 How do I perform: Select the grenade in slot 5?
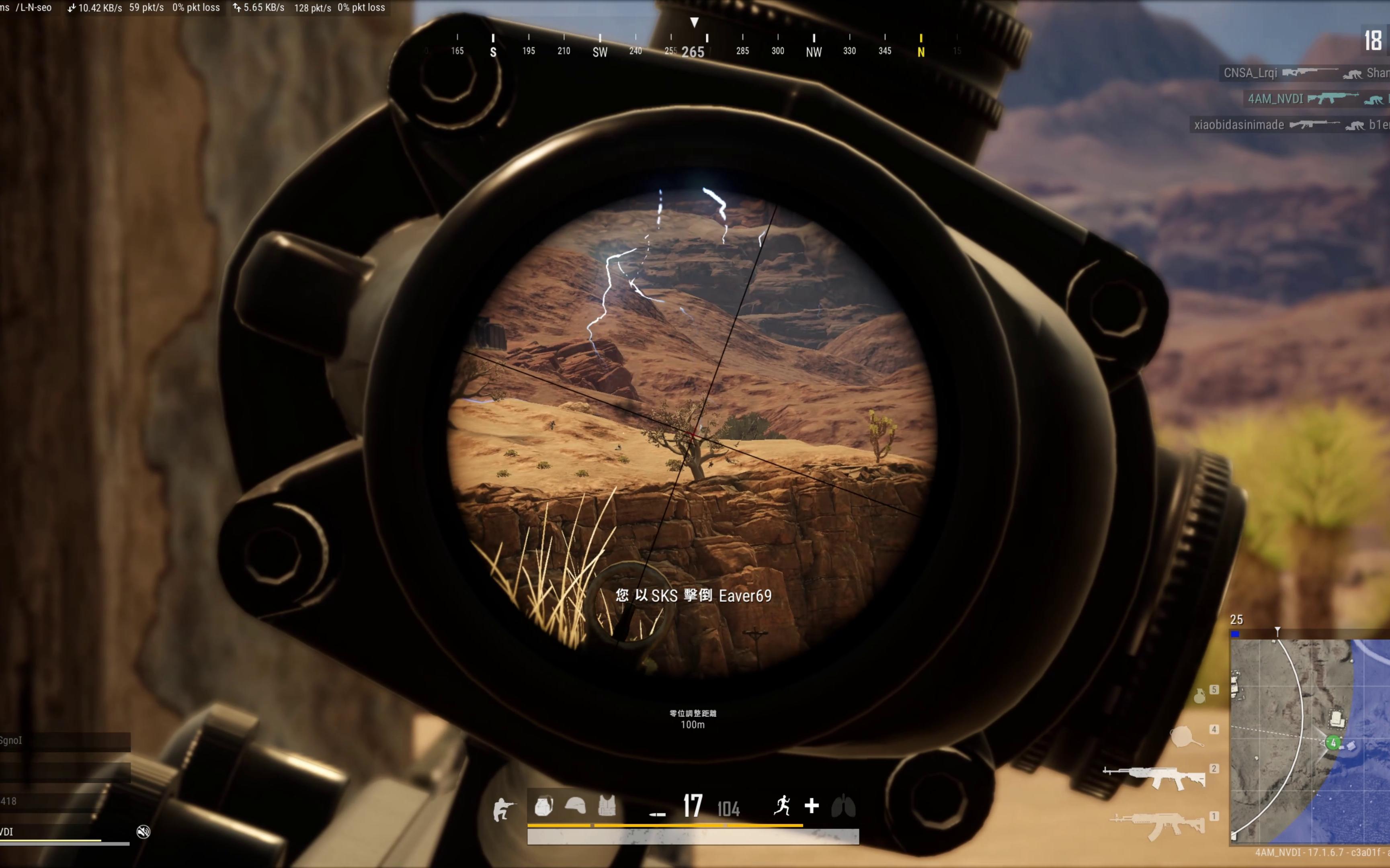click(x=1199, y=696)
